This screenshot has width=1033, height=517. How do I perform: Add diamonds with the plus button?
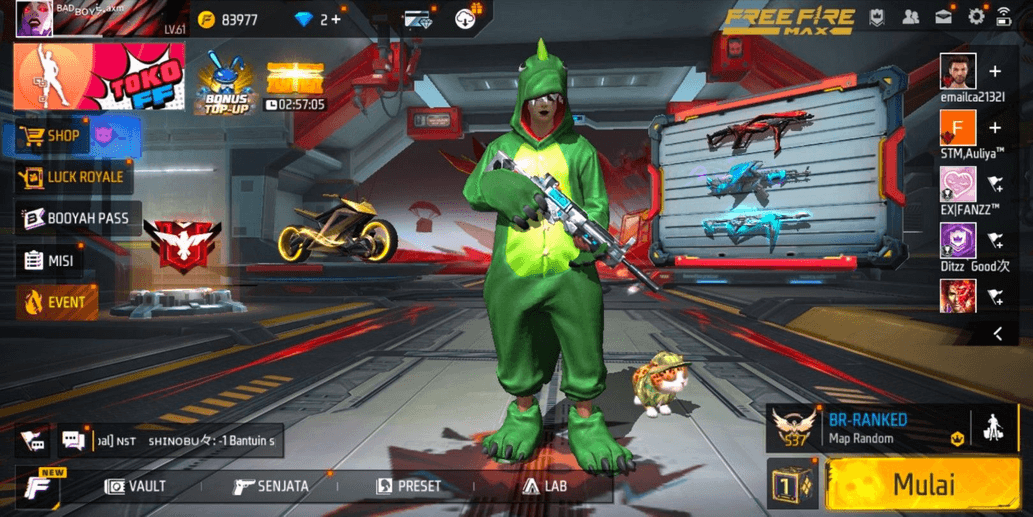coord(336,19)
